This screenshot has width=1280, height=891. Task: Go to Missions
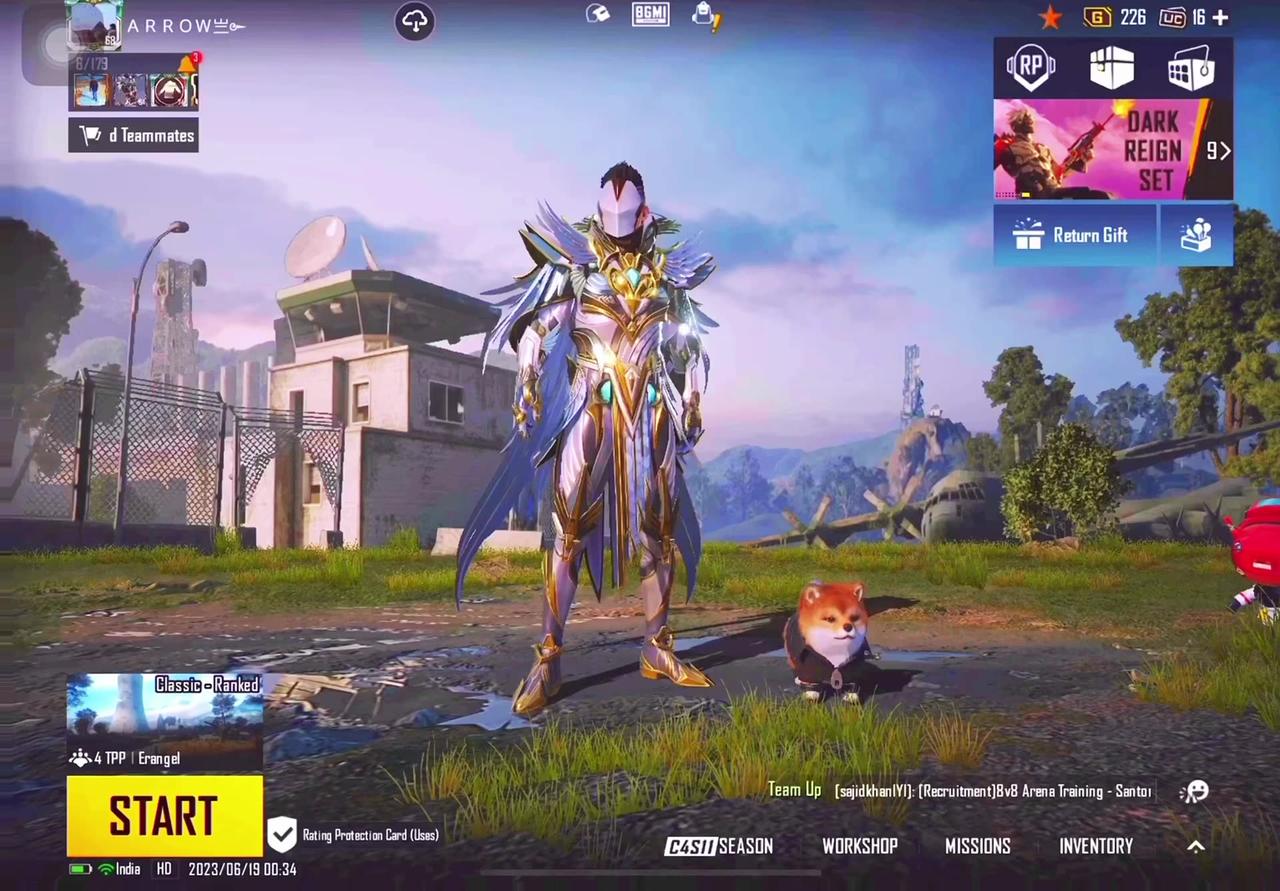pyautogui.click(x=977, y=846)
